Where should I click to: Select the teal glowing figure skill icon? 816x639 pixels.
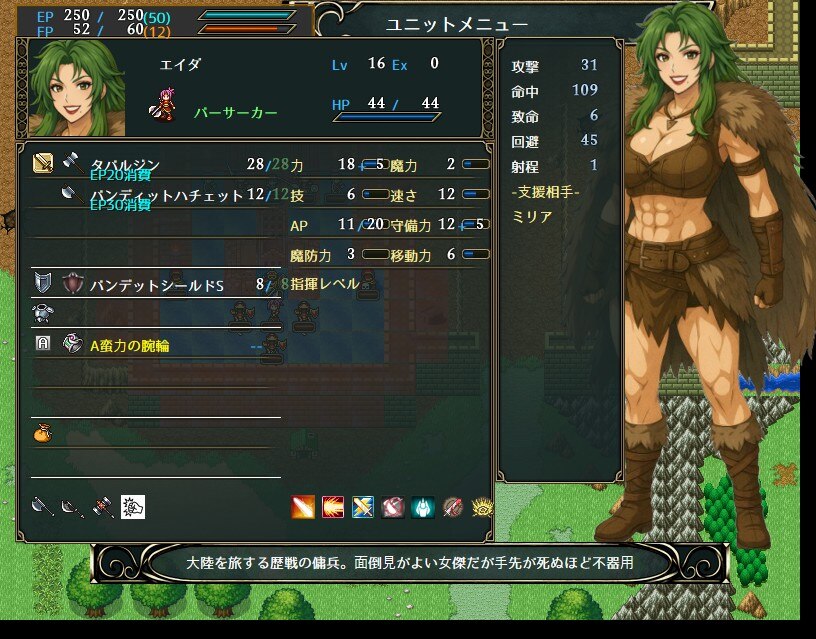(423, 507)
